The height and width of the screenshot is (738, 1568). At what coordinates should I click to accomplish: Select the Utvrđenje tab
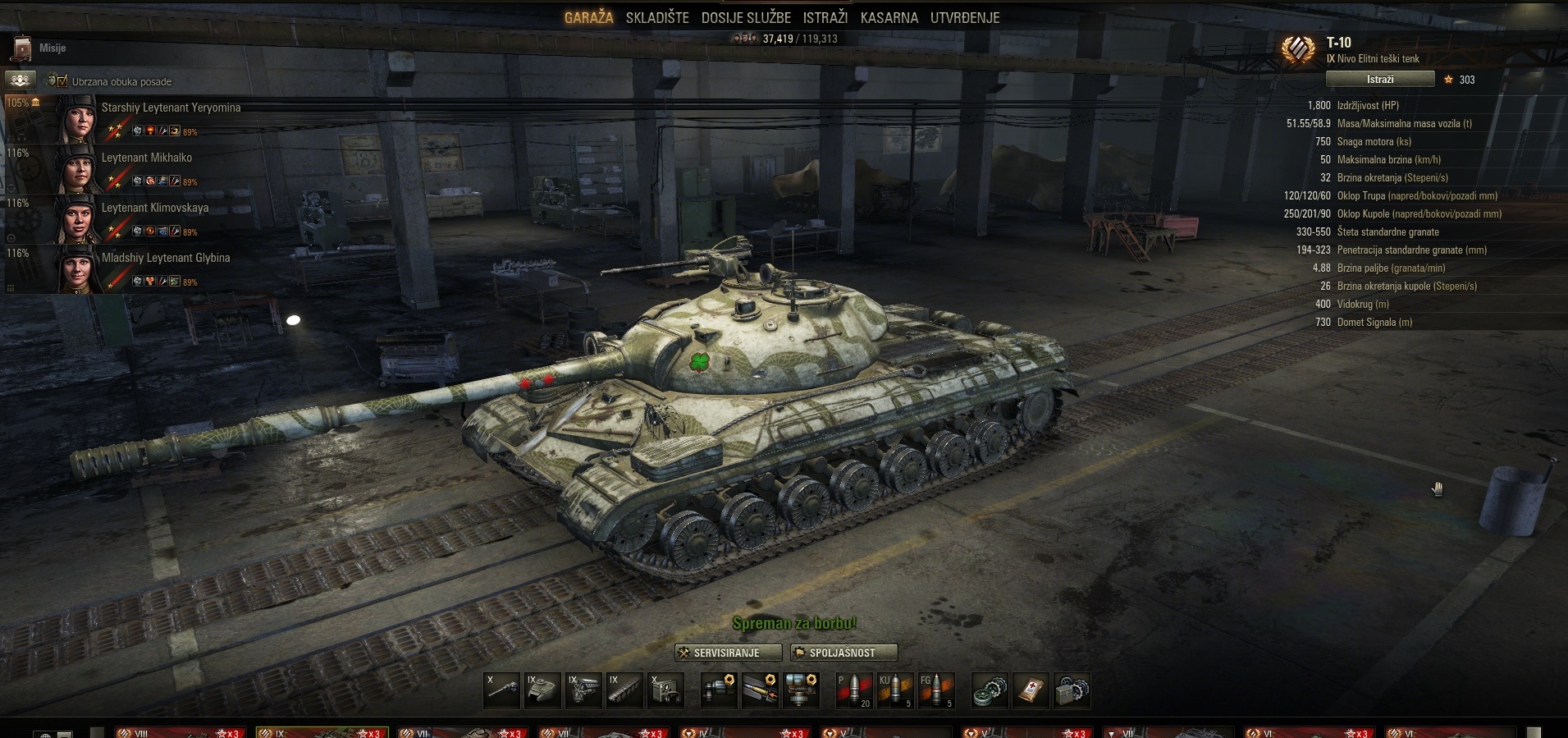tap(964, 17)
